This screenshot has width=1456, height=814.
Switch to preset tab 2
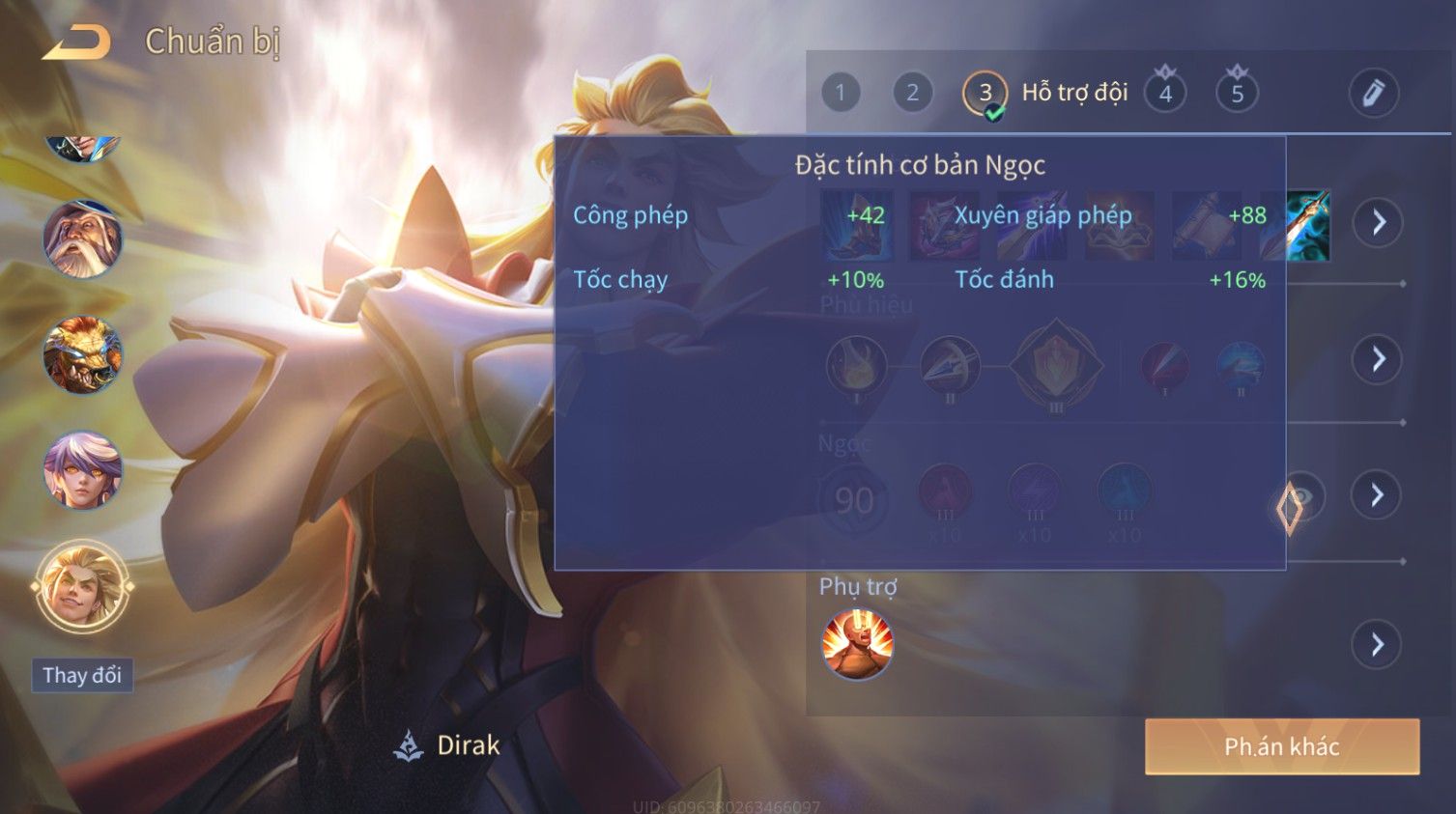pyautogui.click(x=912, y=93)
